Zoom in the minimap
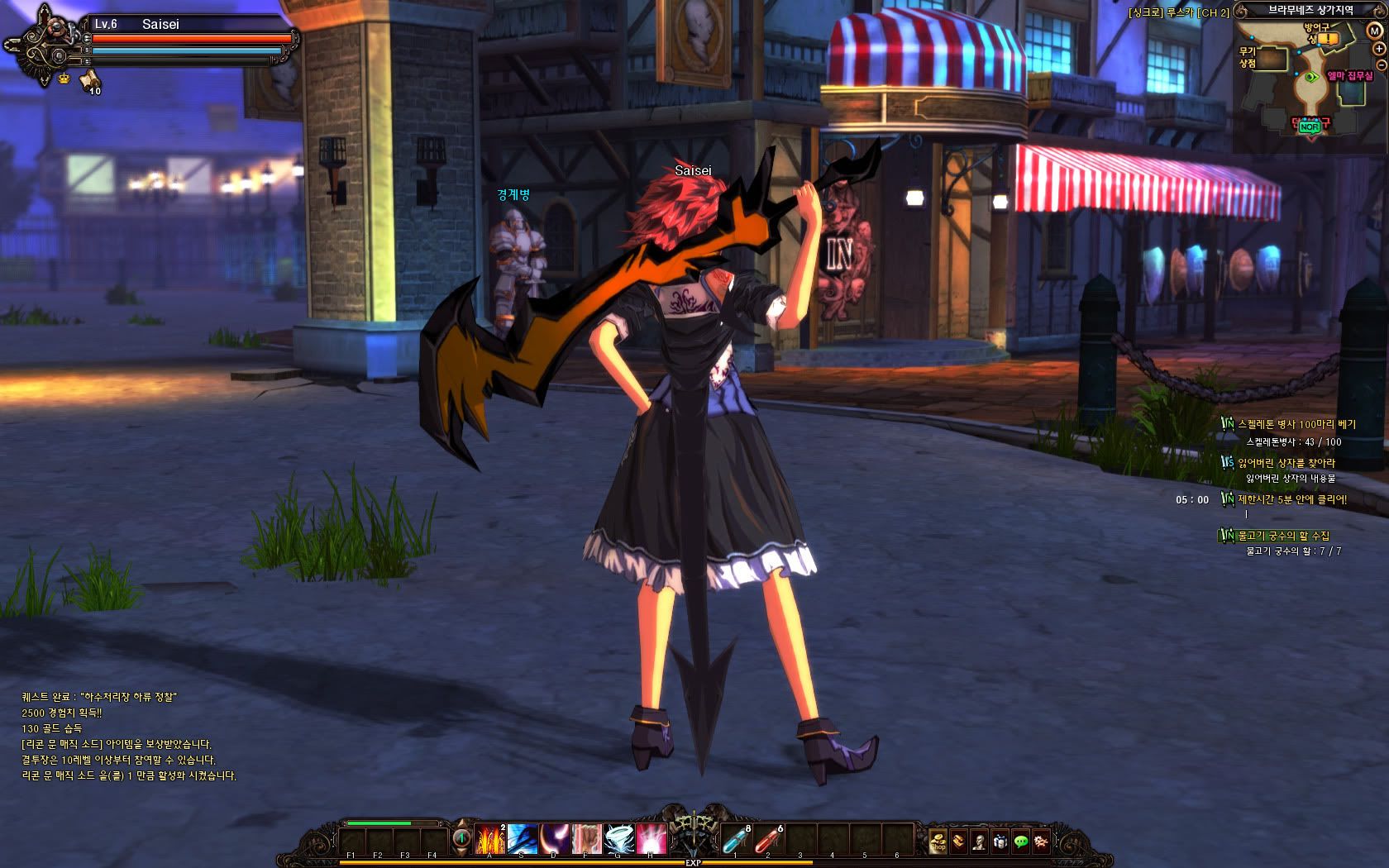The height and width of the screenshot is (868, 1389). tap(1379, 49)
